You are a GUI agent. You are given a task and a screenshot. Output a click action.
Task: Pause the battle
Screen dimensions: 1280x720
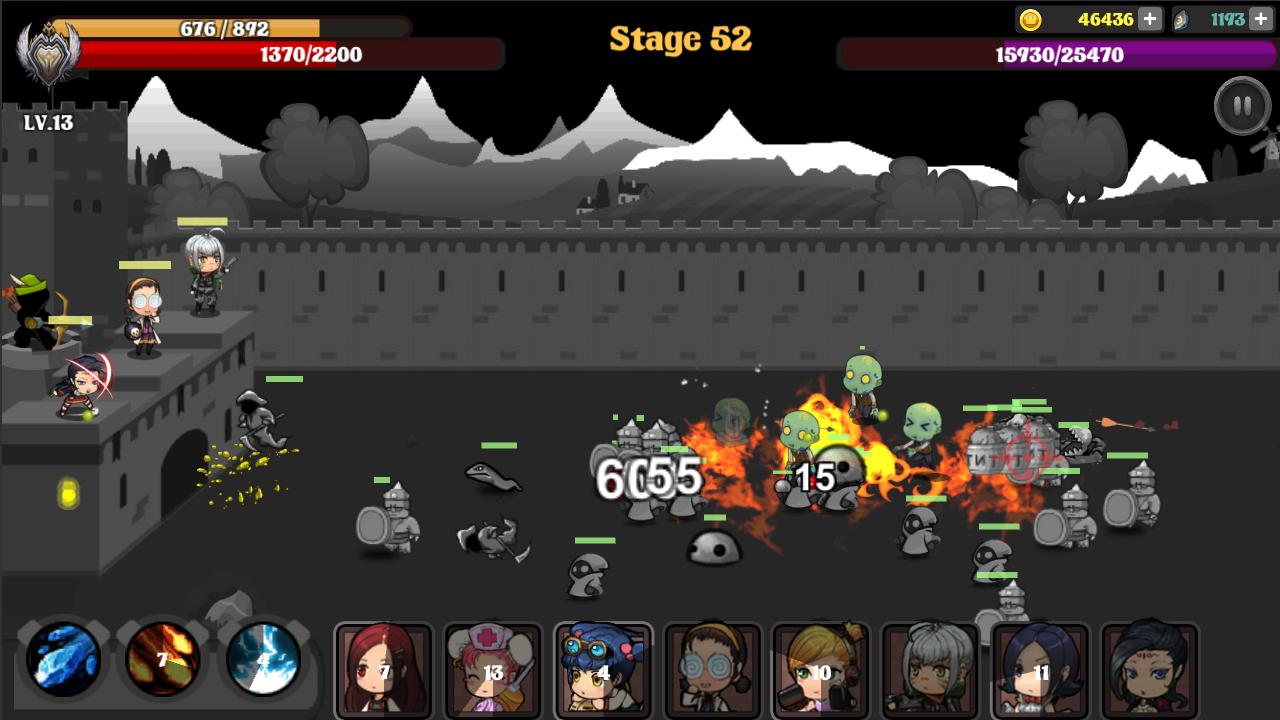(1240, 103)
